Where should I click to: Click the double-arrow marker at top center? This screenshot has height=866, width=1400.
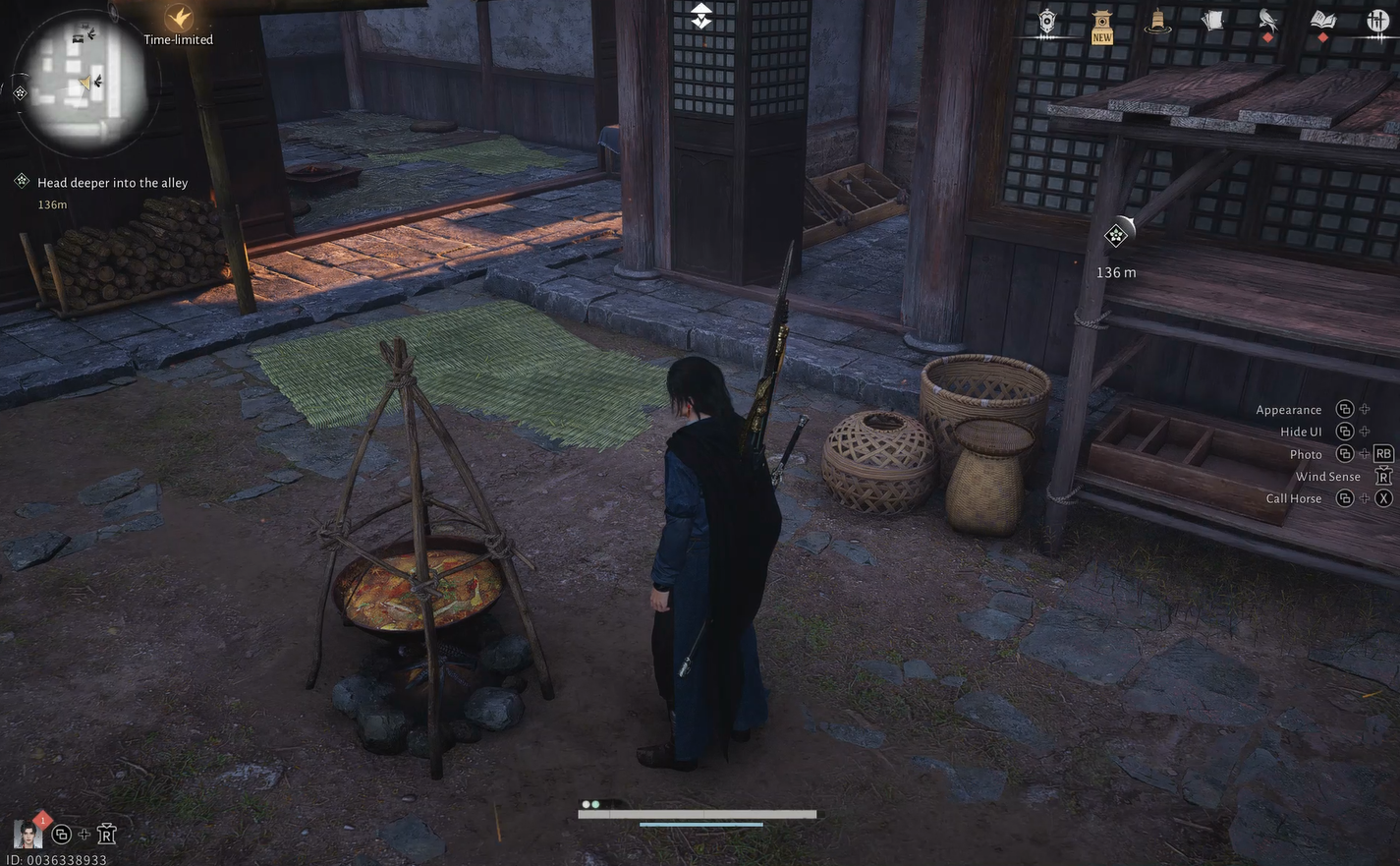tap(700, 16)
